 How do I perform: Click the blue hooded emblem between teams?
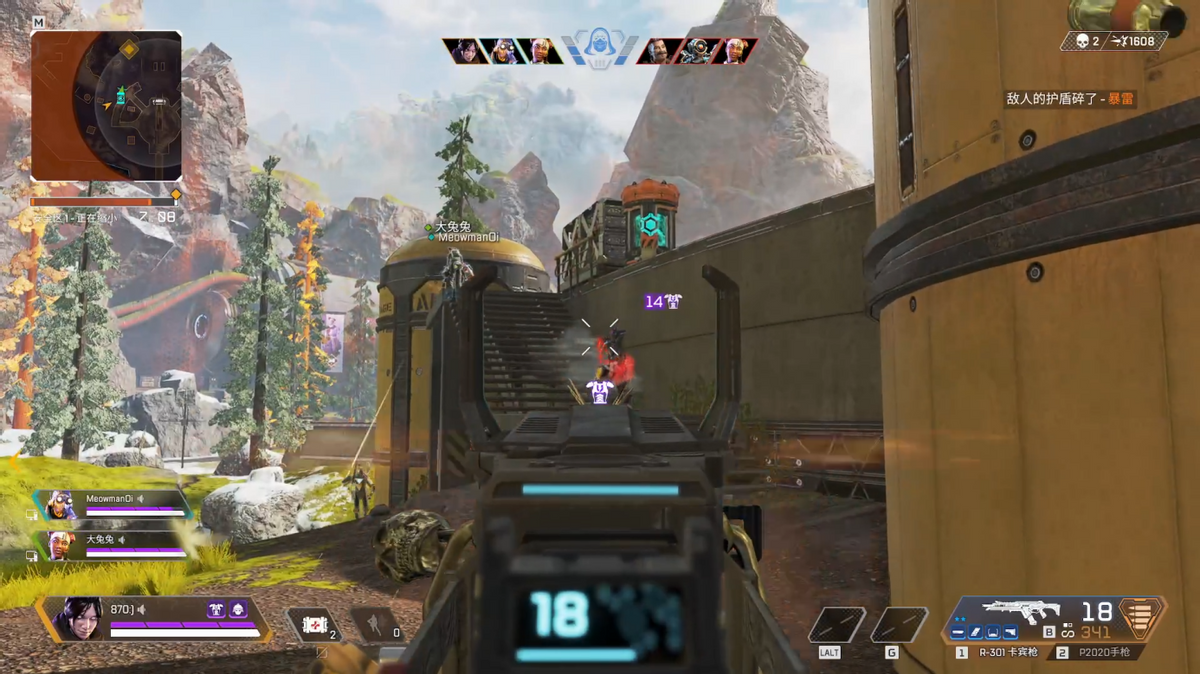tap(599, 48)
